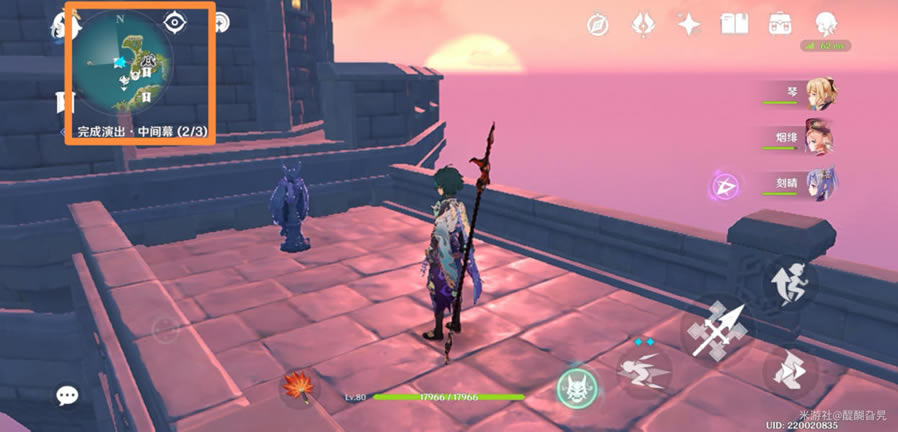
Task: Tap the spear normal attack button
Action: coord(718,330)
